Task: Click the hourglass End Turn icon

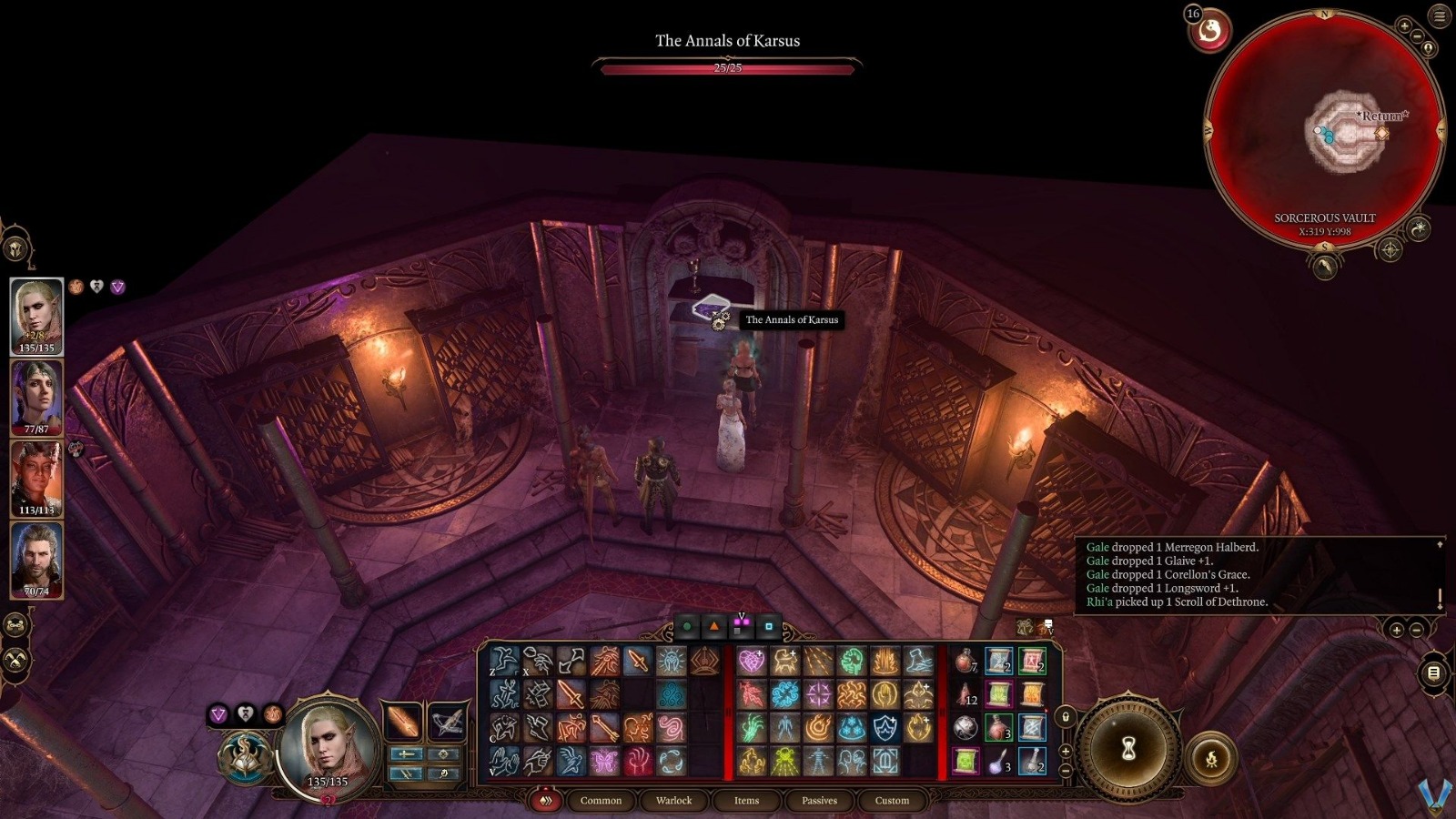Action: click(x=1128, y=748)
